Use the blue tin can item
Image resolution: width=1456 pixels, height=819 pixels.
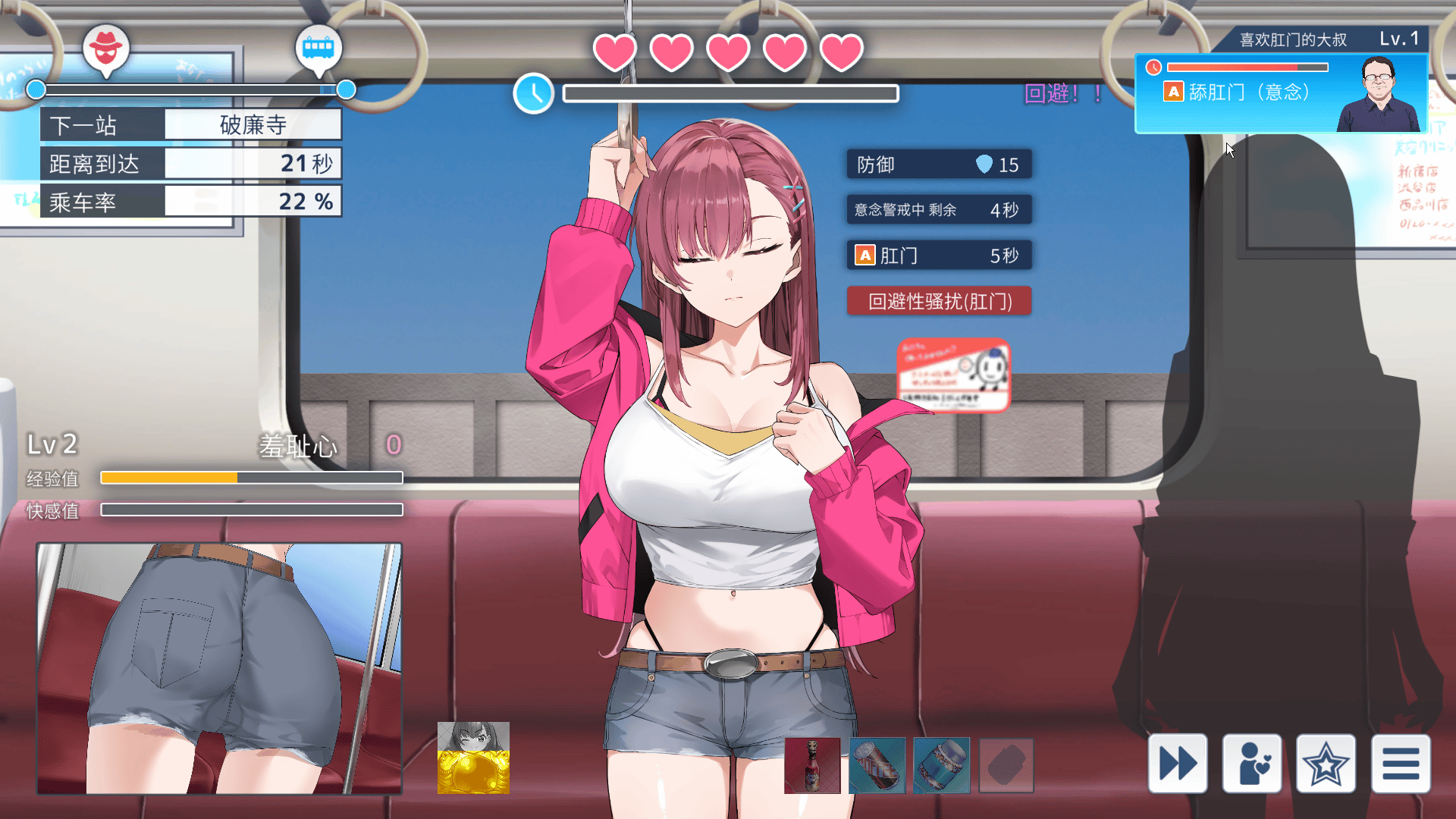coord(941,765)
